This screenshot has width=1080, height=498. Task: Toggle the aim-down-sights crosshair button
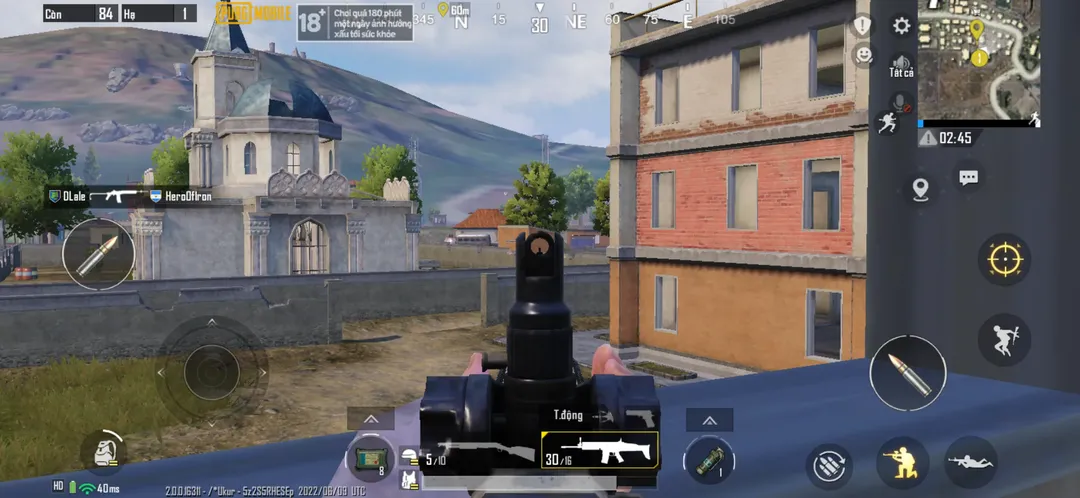(1003, 260)
